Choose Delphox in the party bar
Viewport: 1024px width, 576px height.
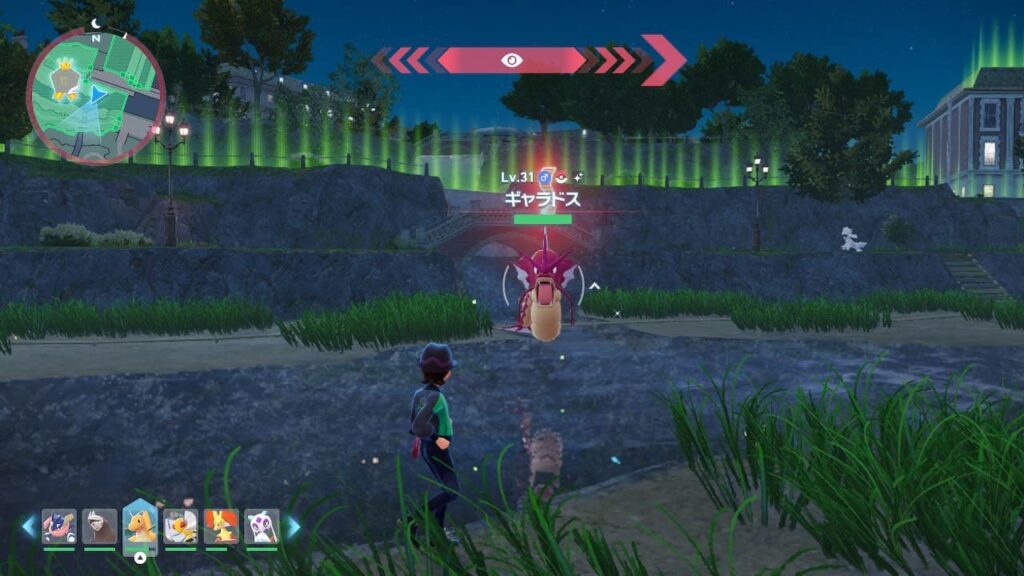pos(221,526)
